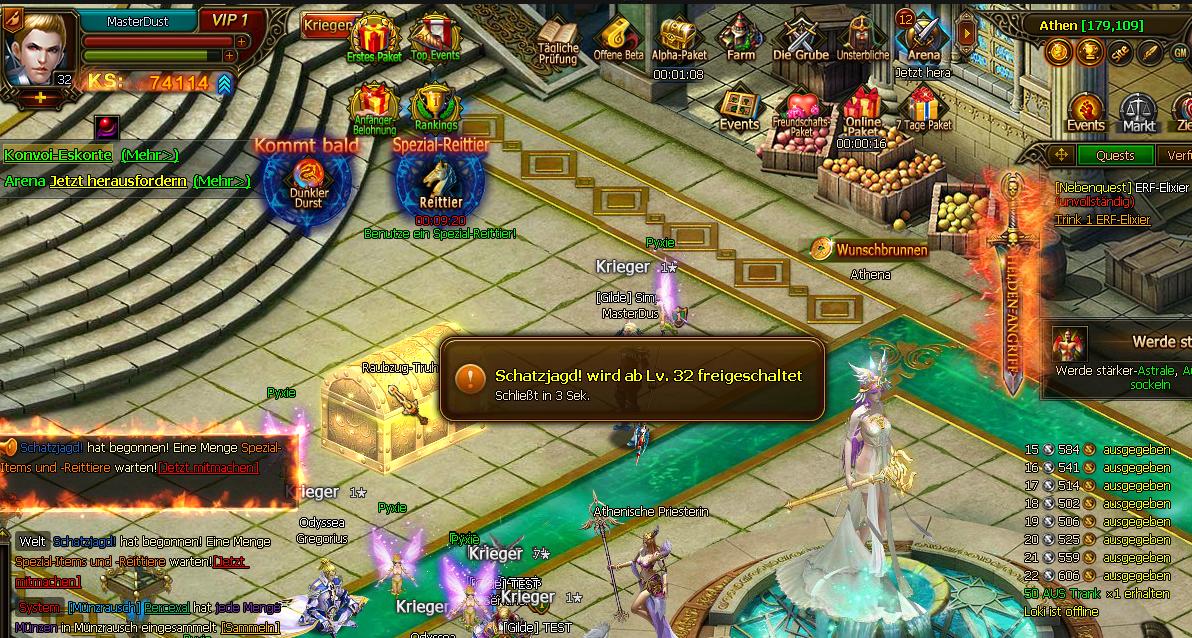1192x638 pixels.
Task: Switch to the Quests tab
Action: tap(1115, 155)
